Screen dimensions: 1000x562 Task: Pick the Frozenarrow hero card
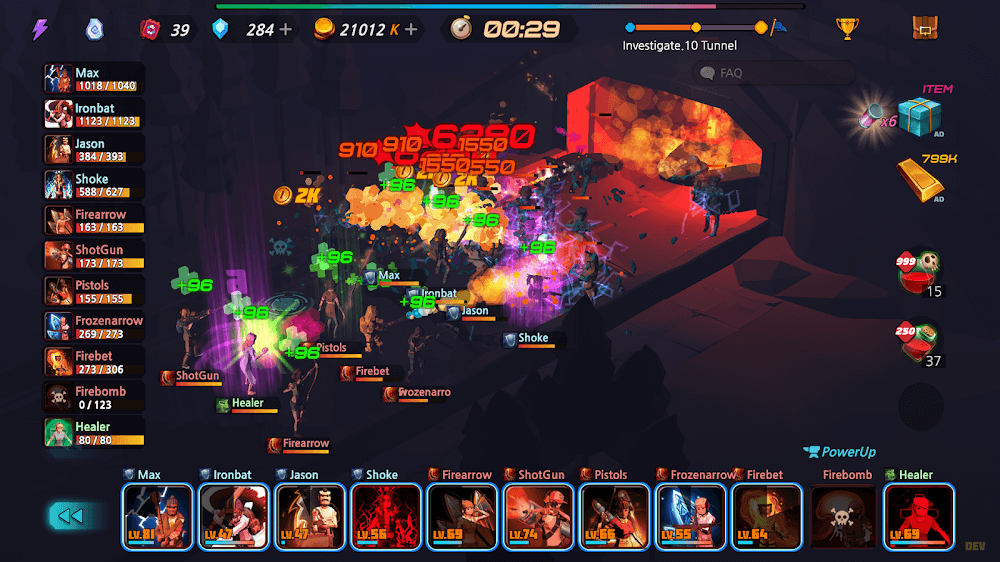[690, 516]
